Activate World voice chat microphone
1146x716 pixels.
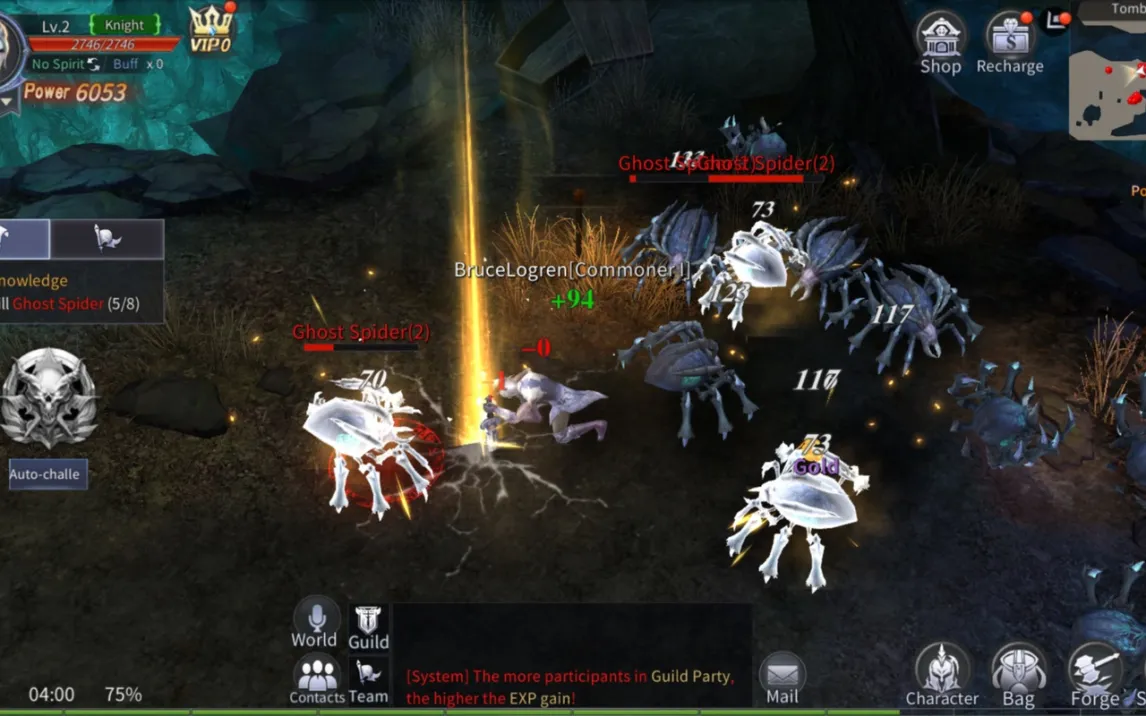click(x=315, y=623)
